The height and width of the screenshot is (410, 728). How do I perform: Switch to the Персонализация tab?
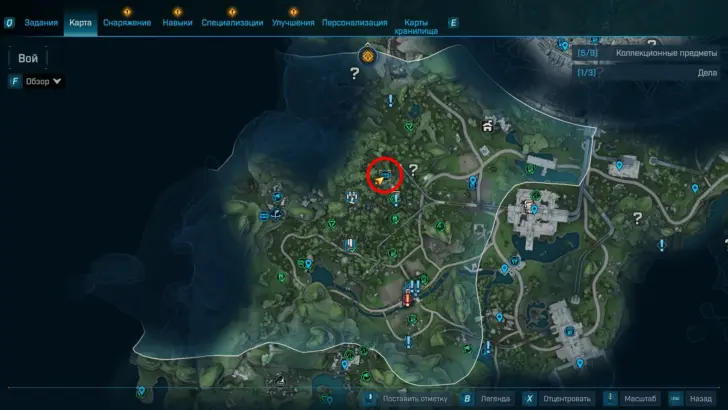click(355, 21)
